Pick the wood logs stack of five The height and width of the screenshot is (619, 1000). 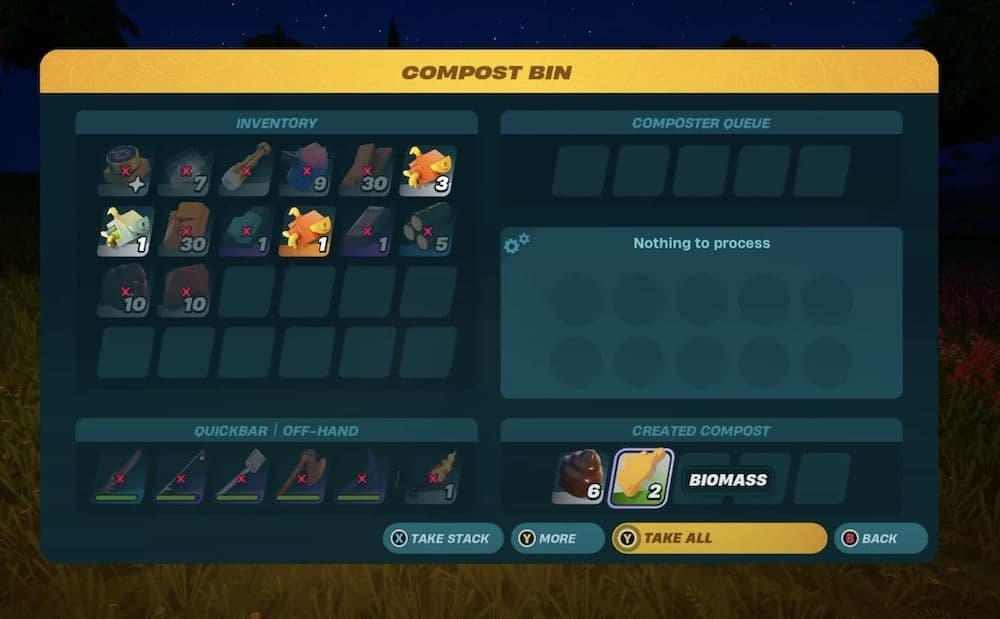tap(428, 230)
